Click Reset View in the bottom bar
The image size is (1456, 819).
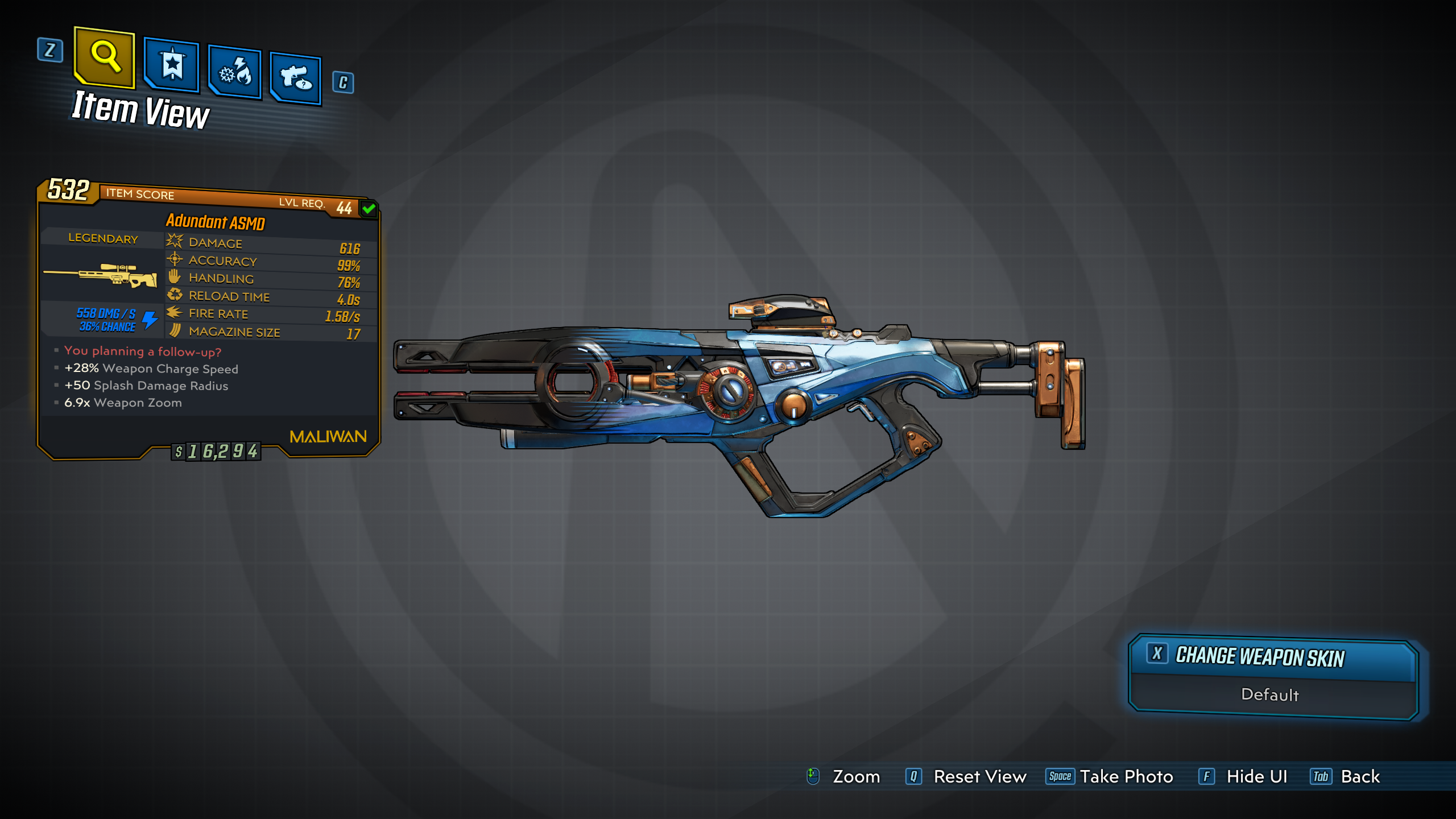coord(979,776)
